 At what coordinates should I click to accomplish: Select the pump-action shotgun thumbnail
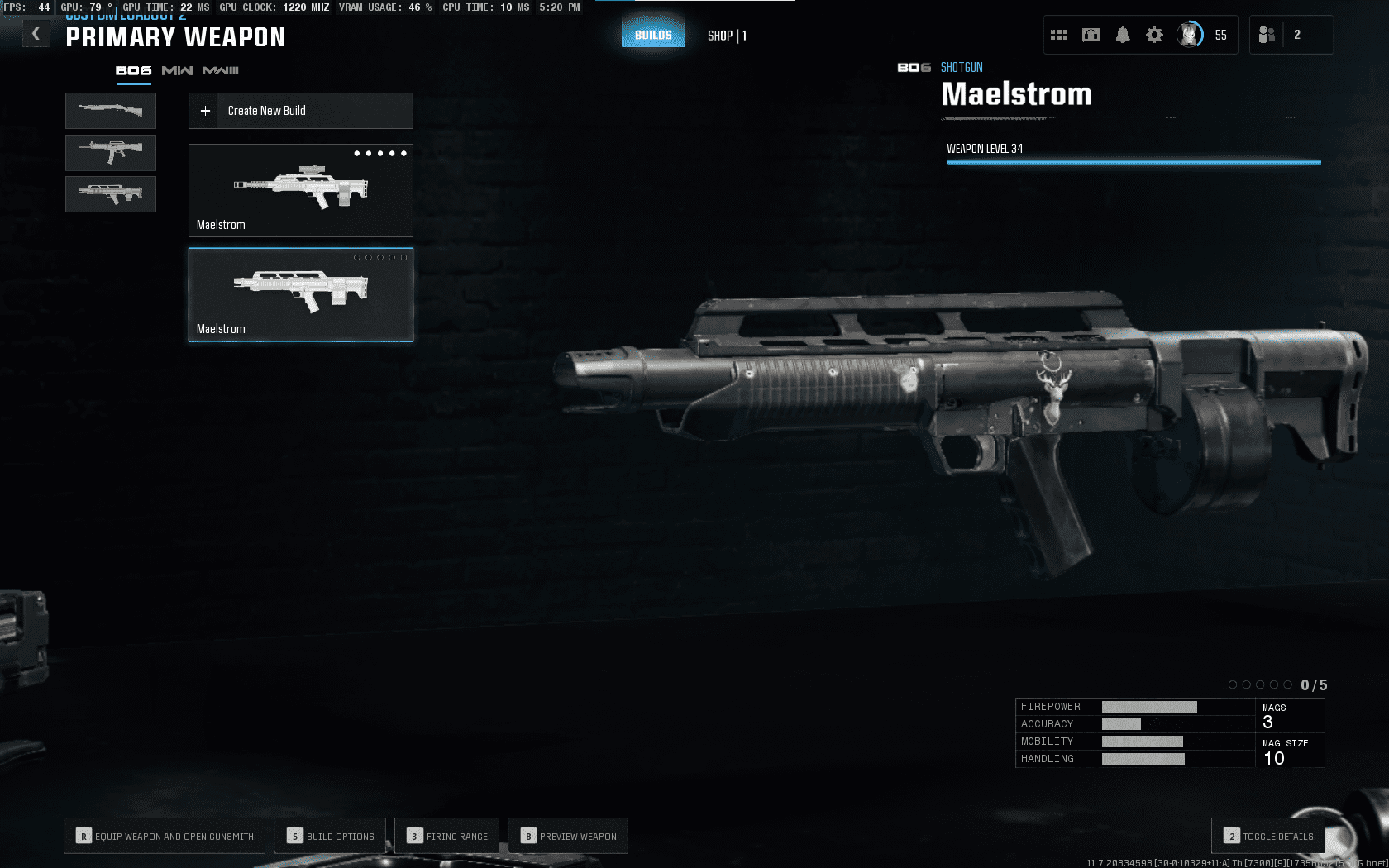(x=111, y=110)
